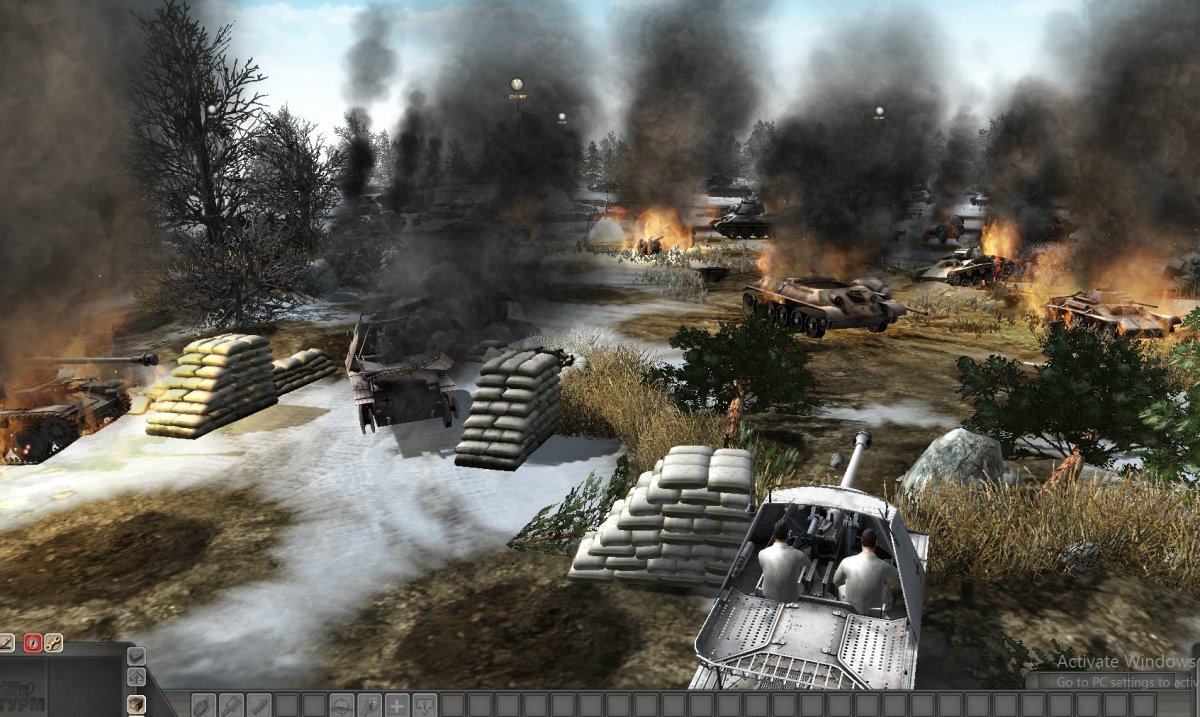Screen dimensions: 1200x717
Task: Select the first grenade slot in toolbar
Action: pos(203,704)
